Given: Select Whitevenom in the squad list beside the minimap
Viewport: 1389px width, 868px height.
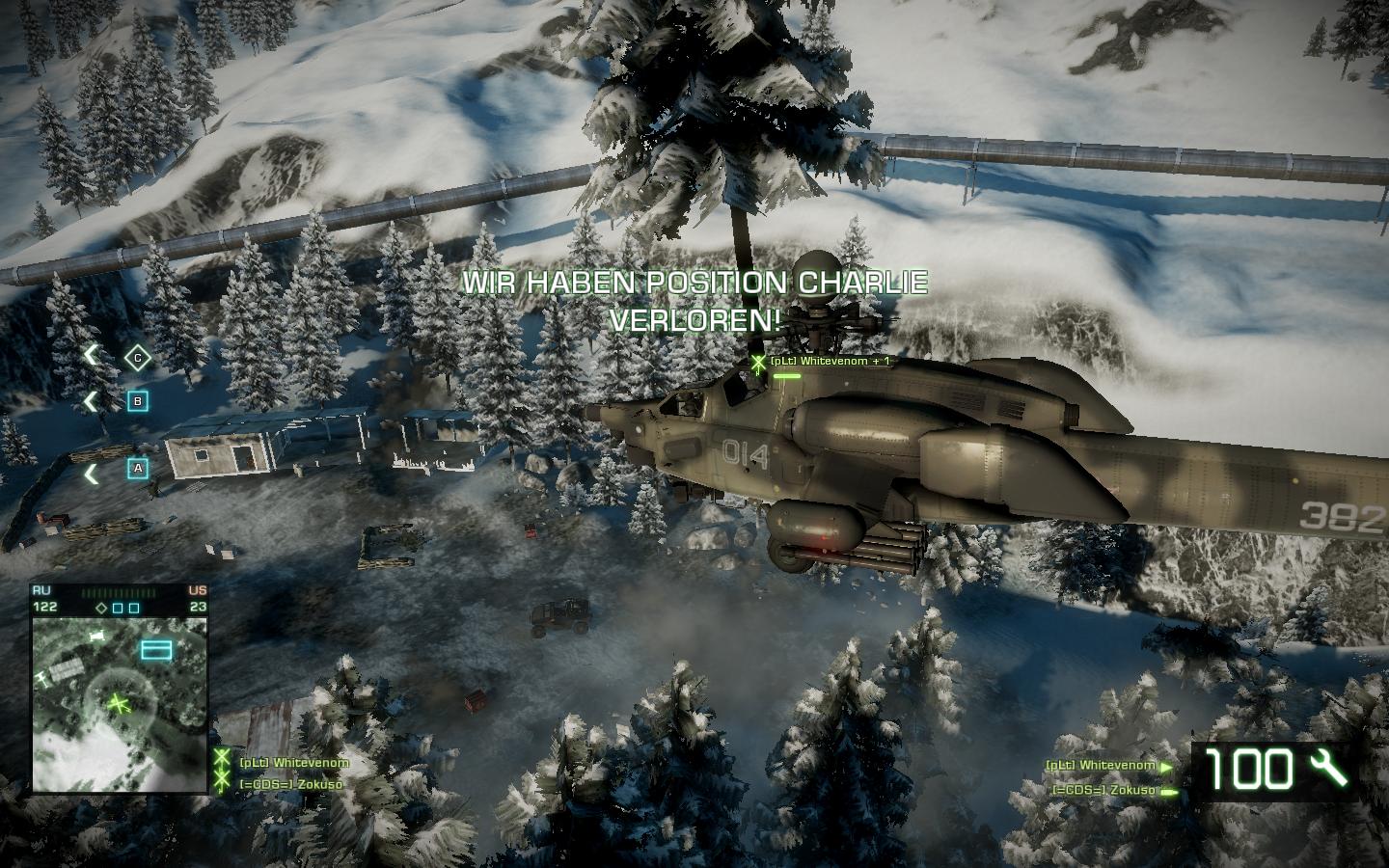Looking at the screenshot, I should coord(293,762).
